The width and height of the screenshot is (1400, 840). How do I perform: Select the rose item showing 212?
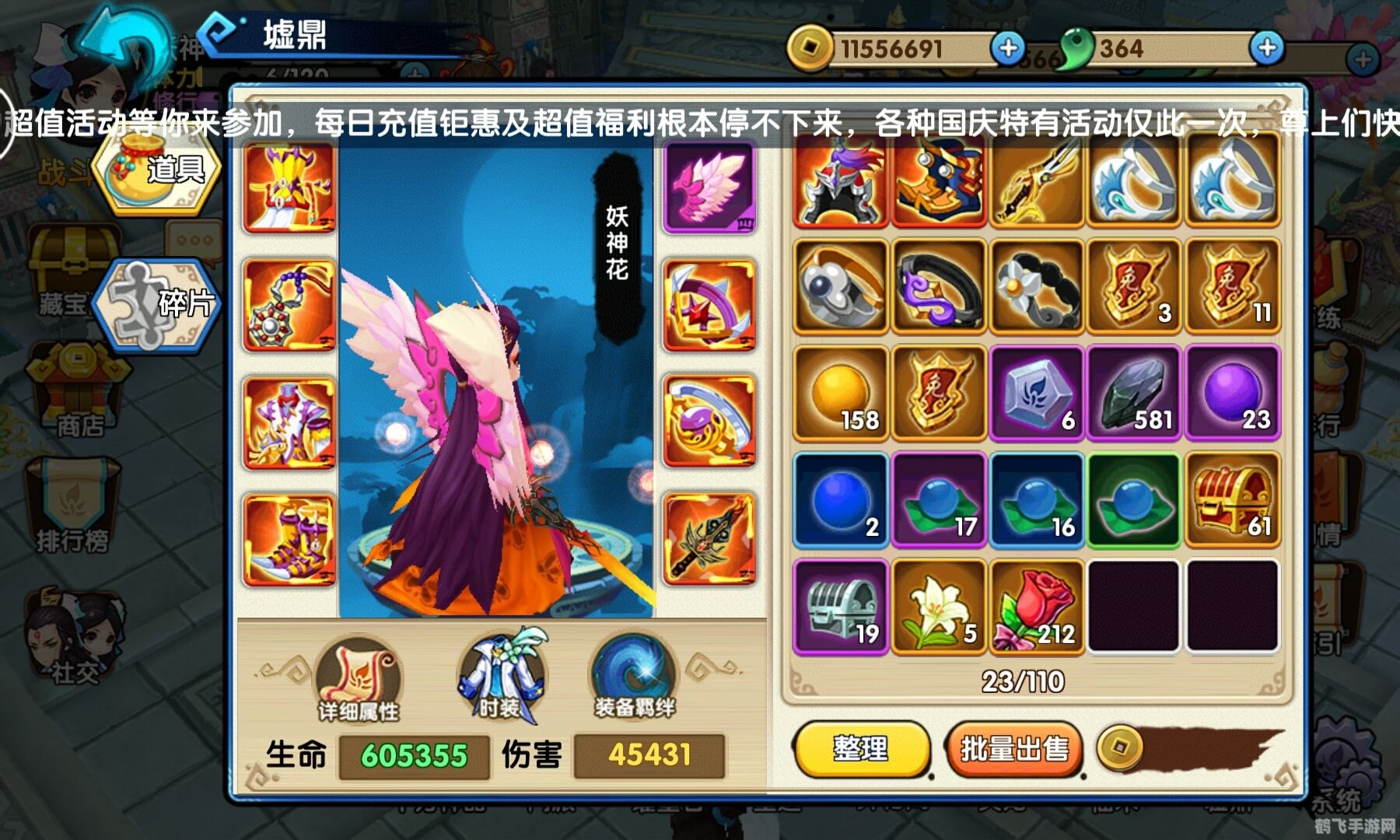pos(1035,609)
